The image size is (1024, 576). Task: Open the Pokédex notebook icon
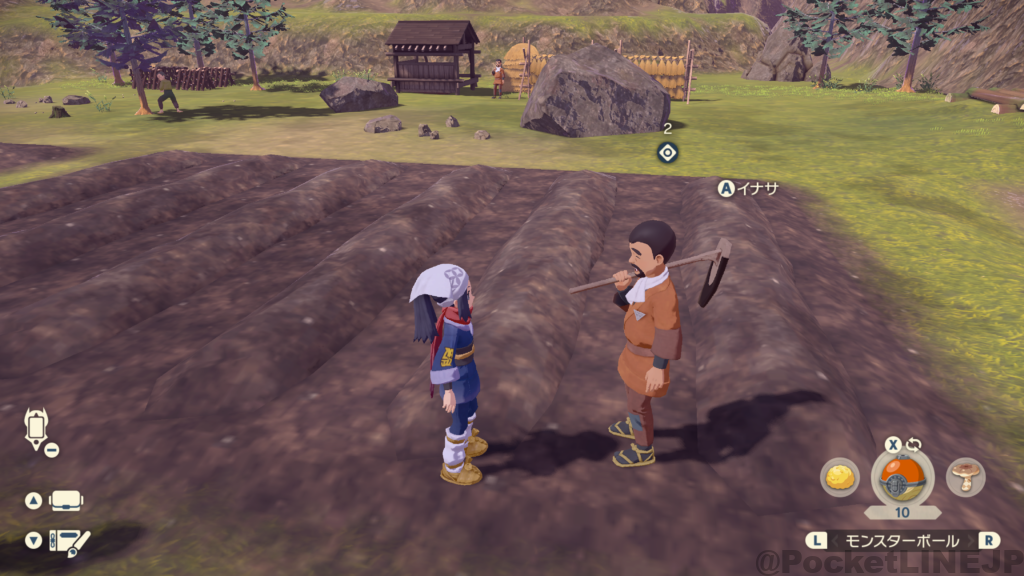[x=69, y=541]
